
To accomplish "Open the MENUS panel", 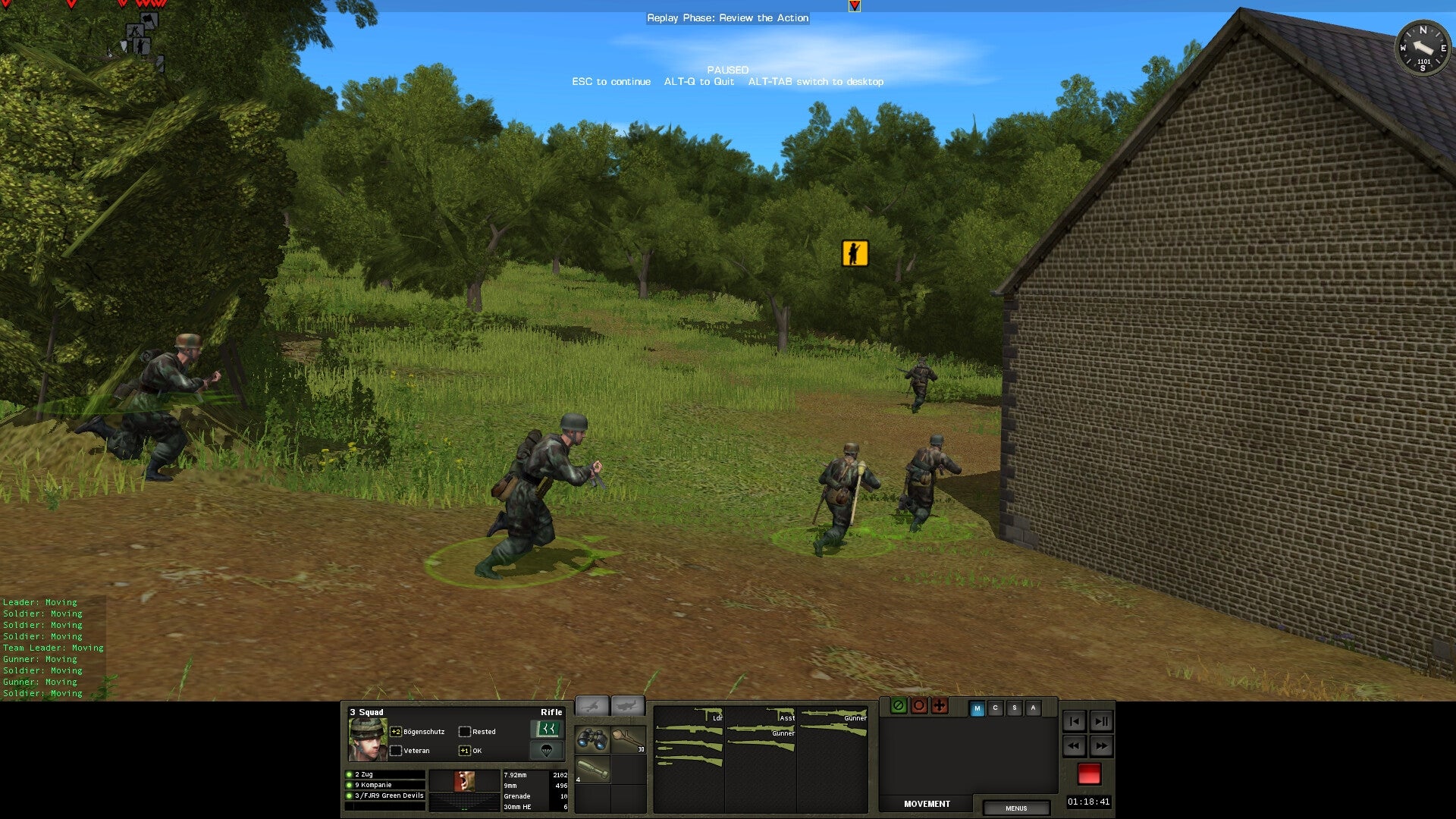I will pos(1016,808).
